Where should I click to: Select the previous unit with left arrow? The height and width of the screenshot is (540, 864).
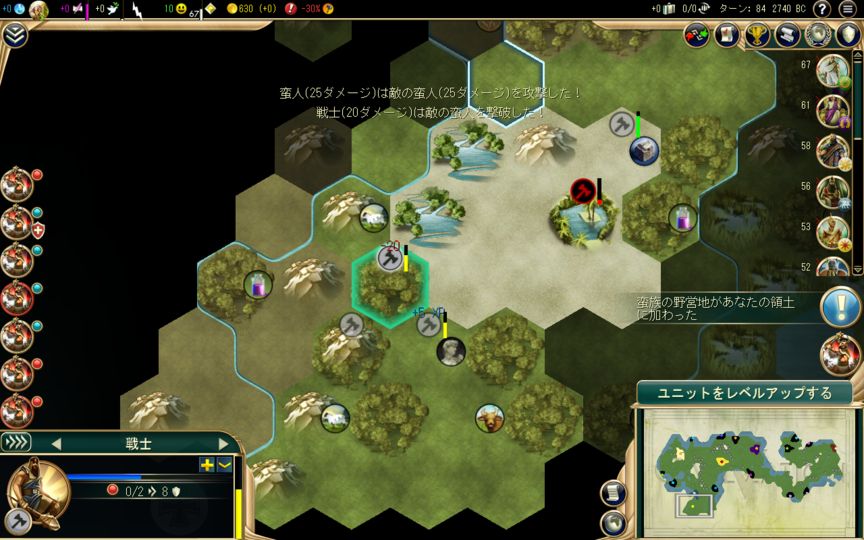(x=55, y=443)
